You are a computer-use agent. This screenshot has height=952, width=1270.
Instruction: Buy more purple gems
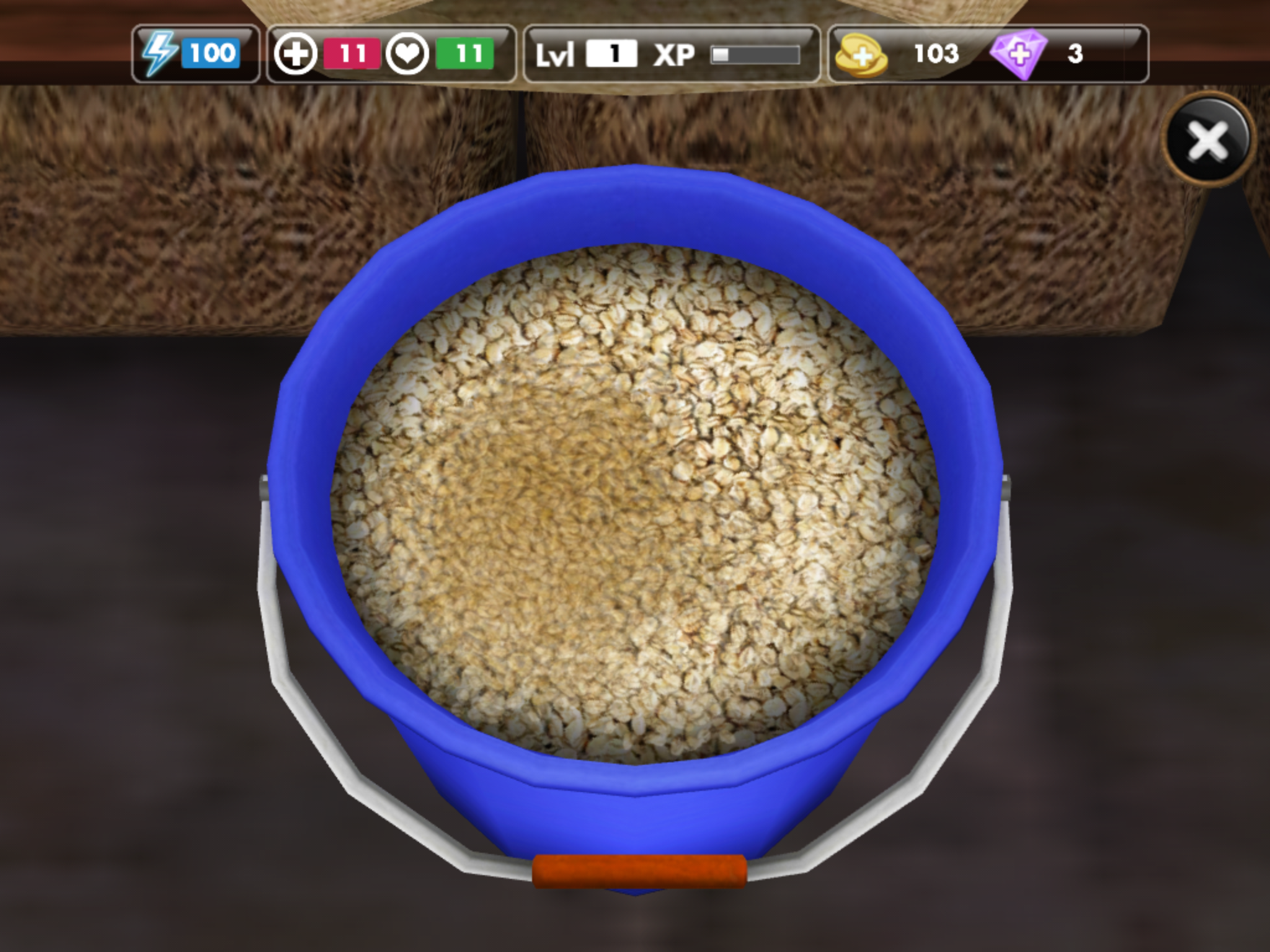click(x=1018, y=55)
